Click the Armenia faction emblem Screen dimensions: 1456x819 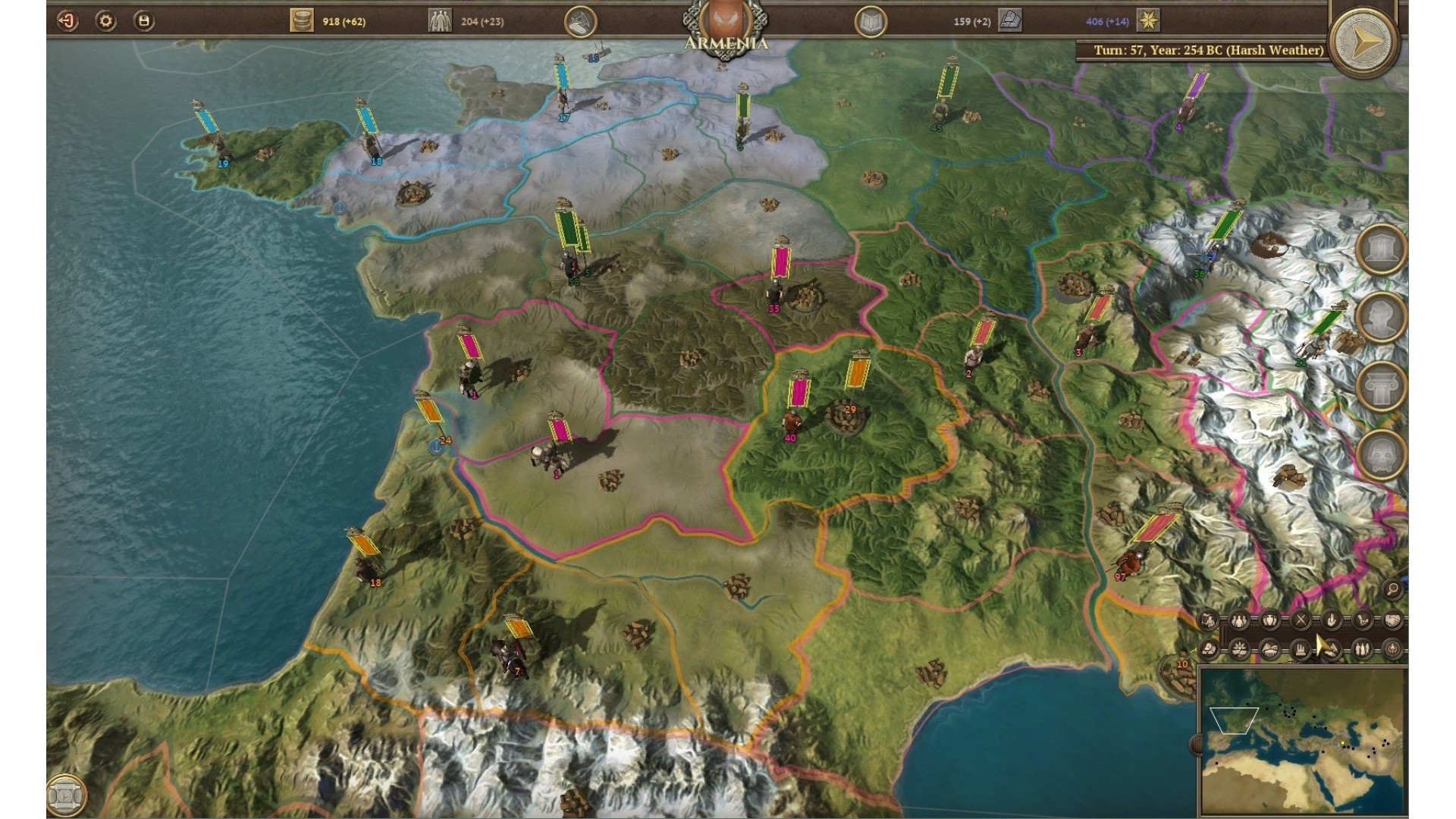coord(726,23)
